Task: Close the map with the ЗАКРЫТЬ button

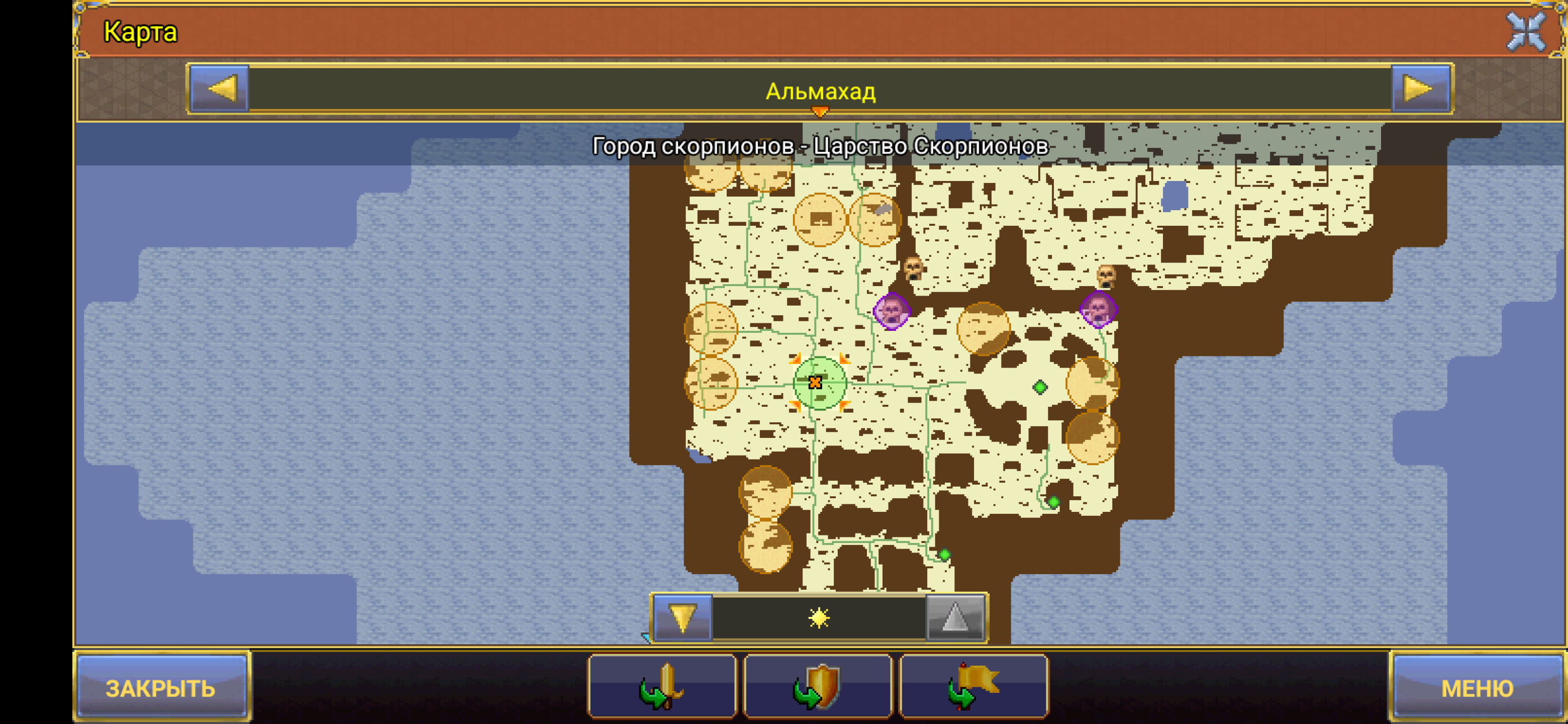Action: (161, 688)
